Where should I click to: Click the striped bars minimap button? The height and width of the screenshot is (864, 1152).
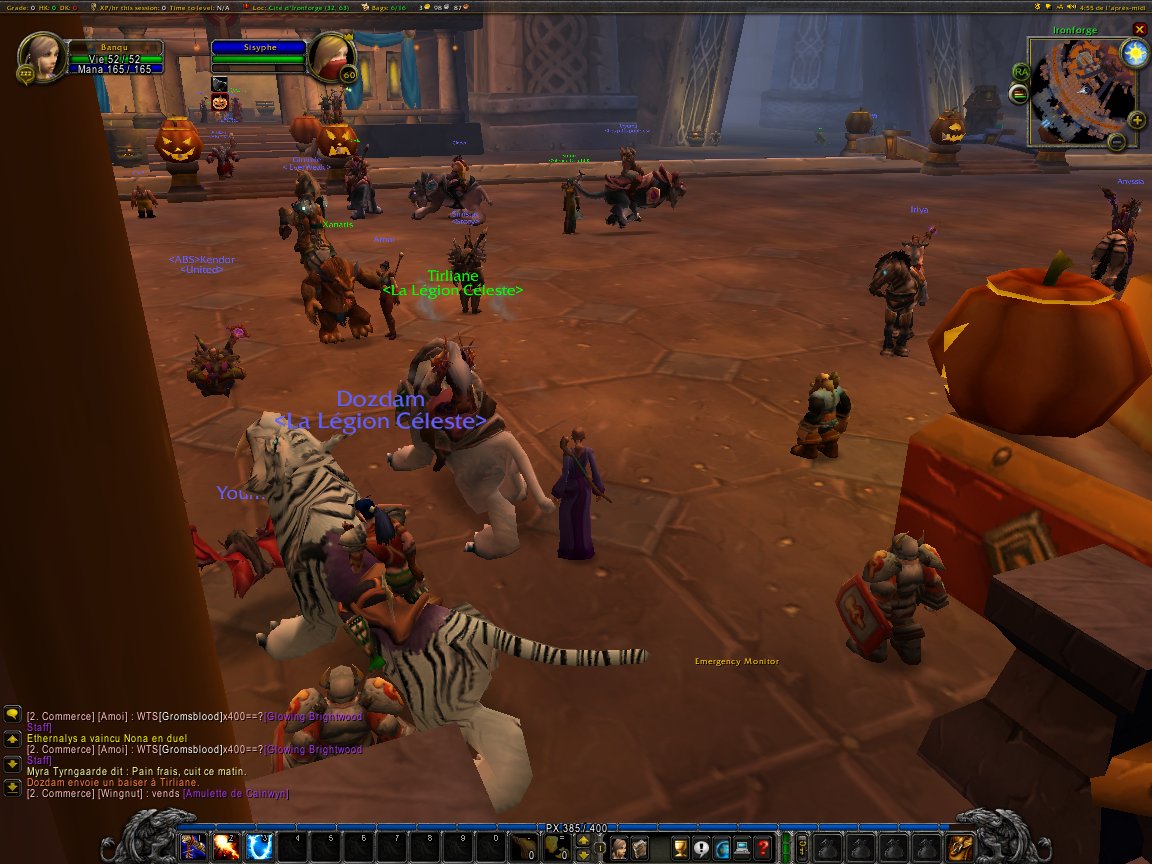(1019, 95)
